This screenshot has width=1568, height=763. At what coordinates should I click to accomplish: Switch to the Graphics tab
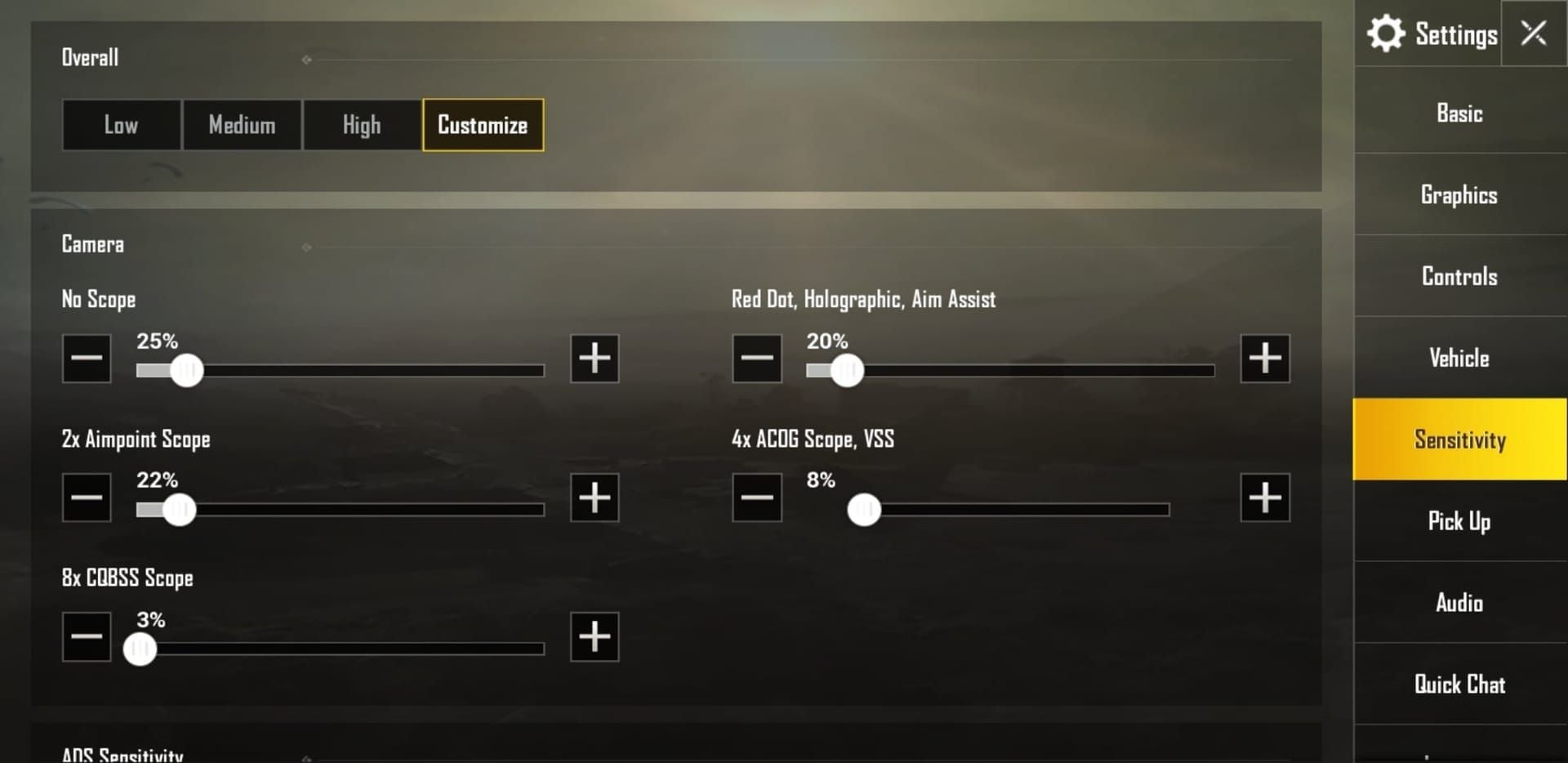click(x=1459, y=194)
